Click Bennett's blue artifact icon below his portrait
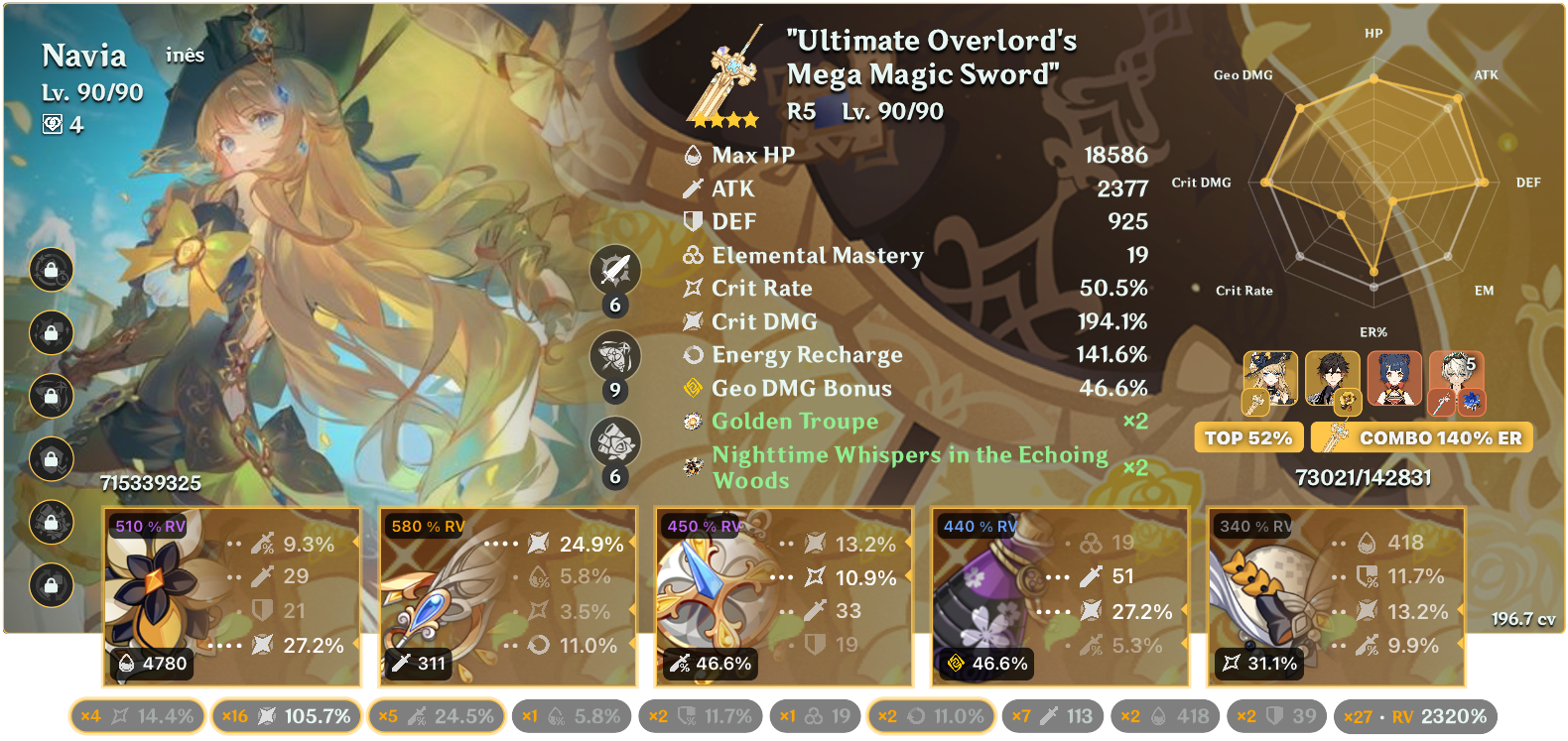 point(1472,400)
